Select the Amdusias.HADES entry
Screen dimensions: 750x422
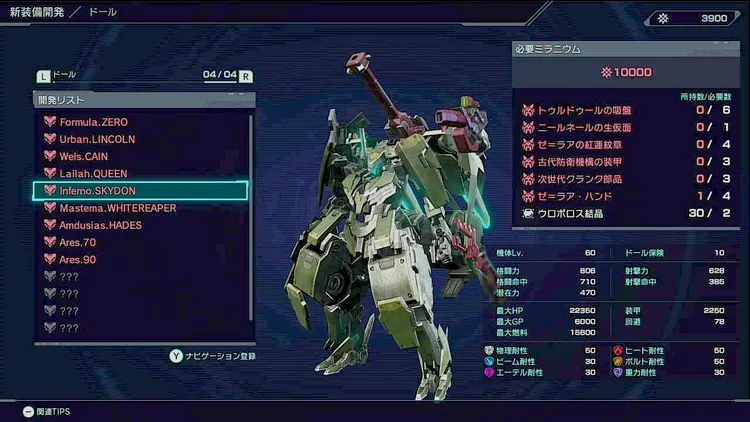tap(100, 225)
